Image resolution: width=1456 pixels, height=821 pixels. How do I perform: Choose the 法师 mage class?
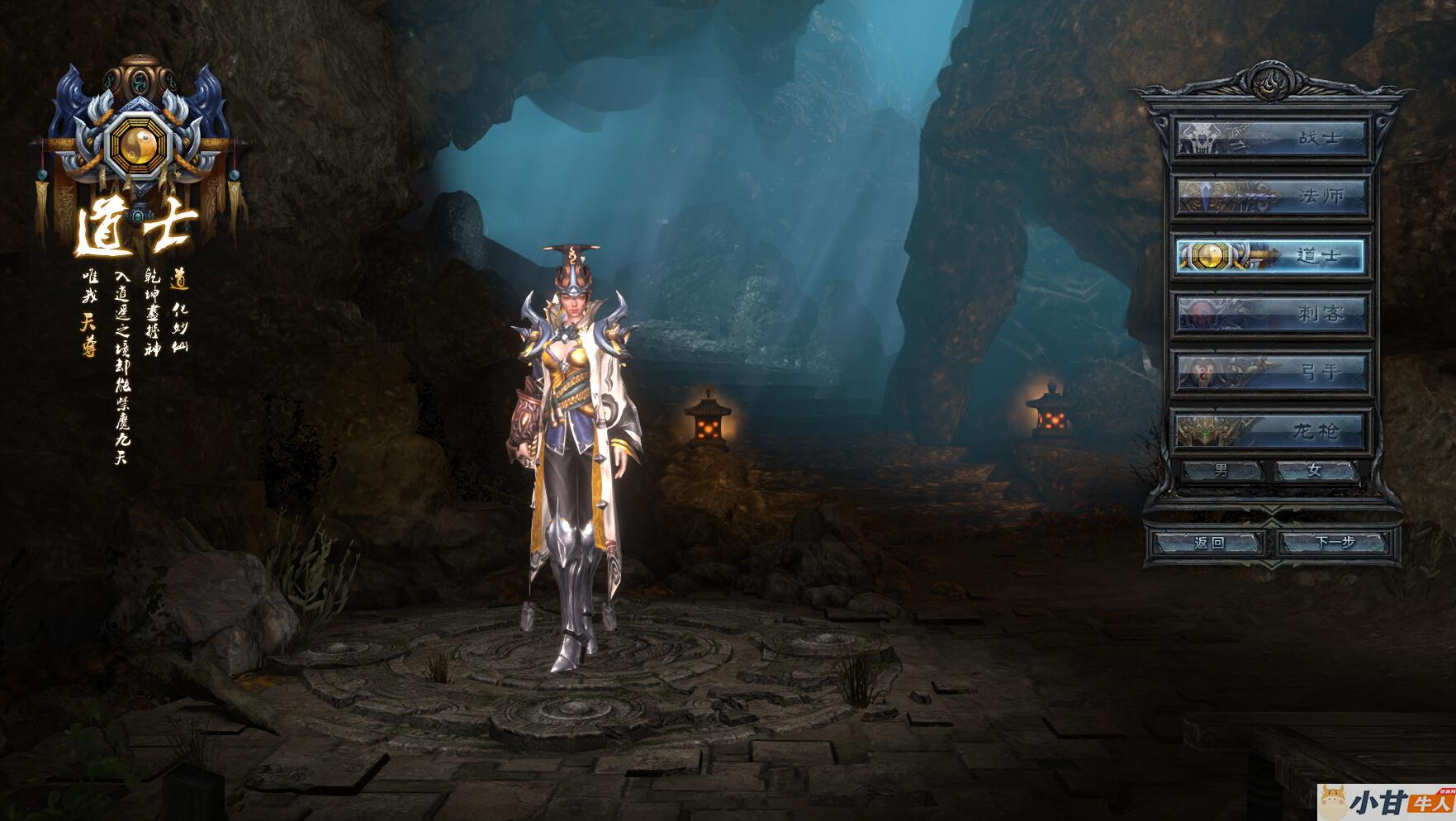[1272, 197]
